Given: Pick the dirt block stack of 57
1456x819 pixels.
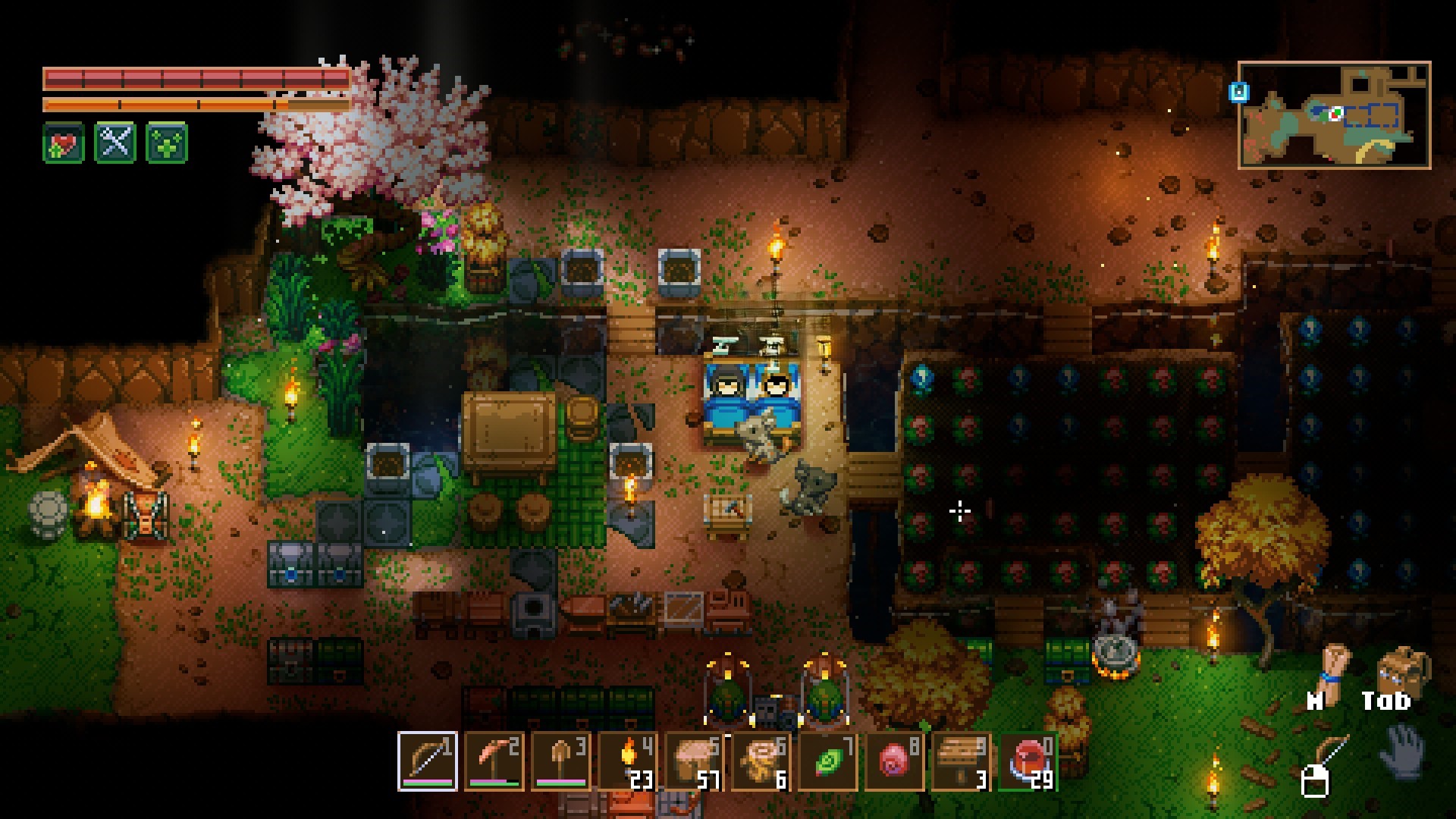Looking at the screenshot, I should [694, 761].
